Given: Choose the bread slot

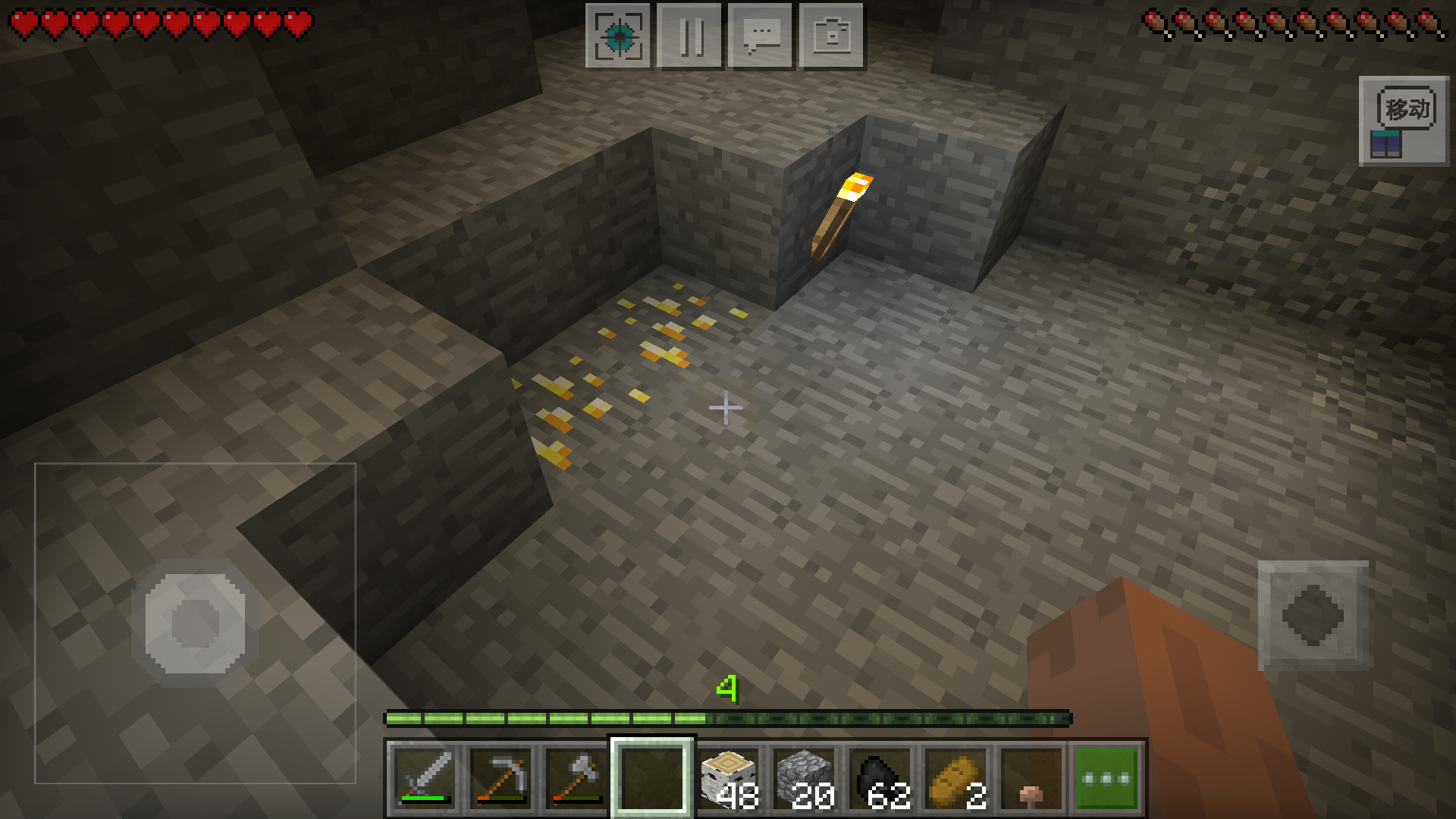Looking at the screenshot, I should (x=955, y=778).
